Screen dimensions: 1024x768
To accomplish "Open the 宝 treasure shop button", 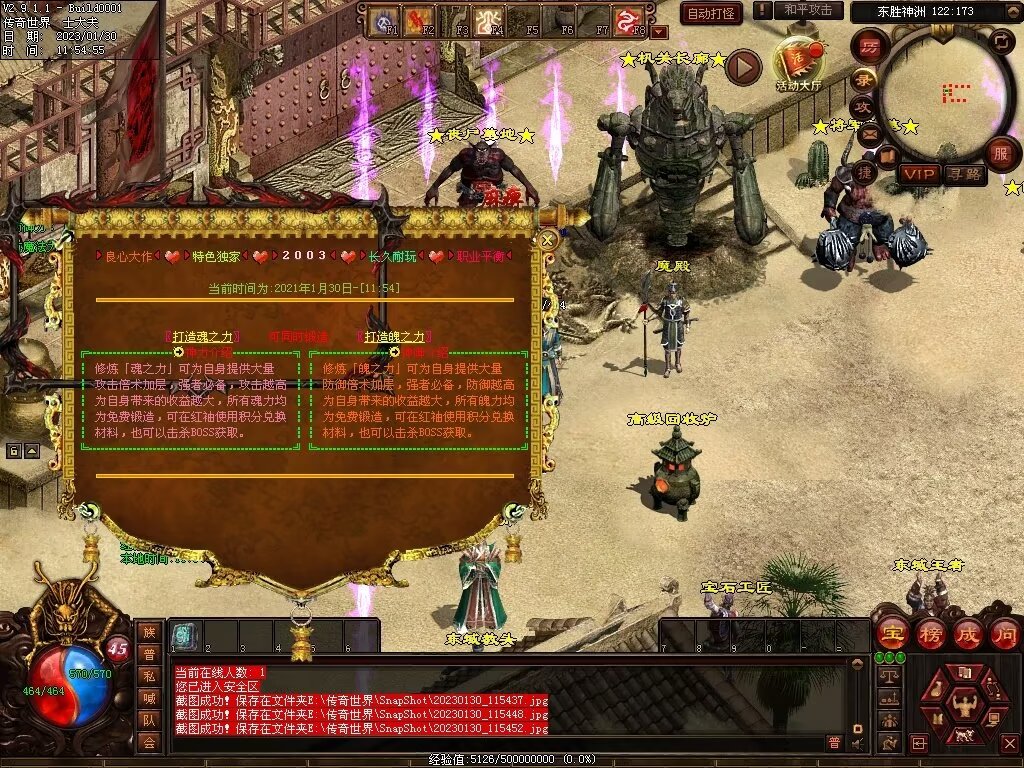I will pos(891,633).
